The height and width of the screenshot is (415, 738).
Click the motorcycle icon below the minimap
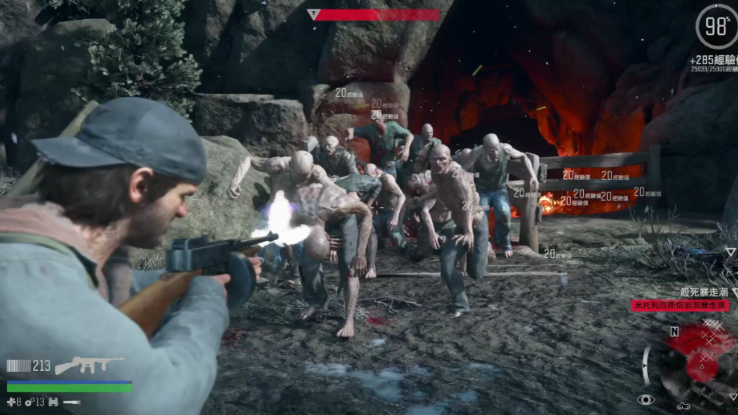coord(684,405)
